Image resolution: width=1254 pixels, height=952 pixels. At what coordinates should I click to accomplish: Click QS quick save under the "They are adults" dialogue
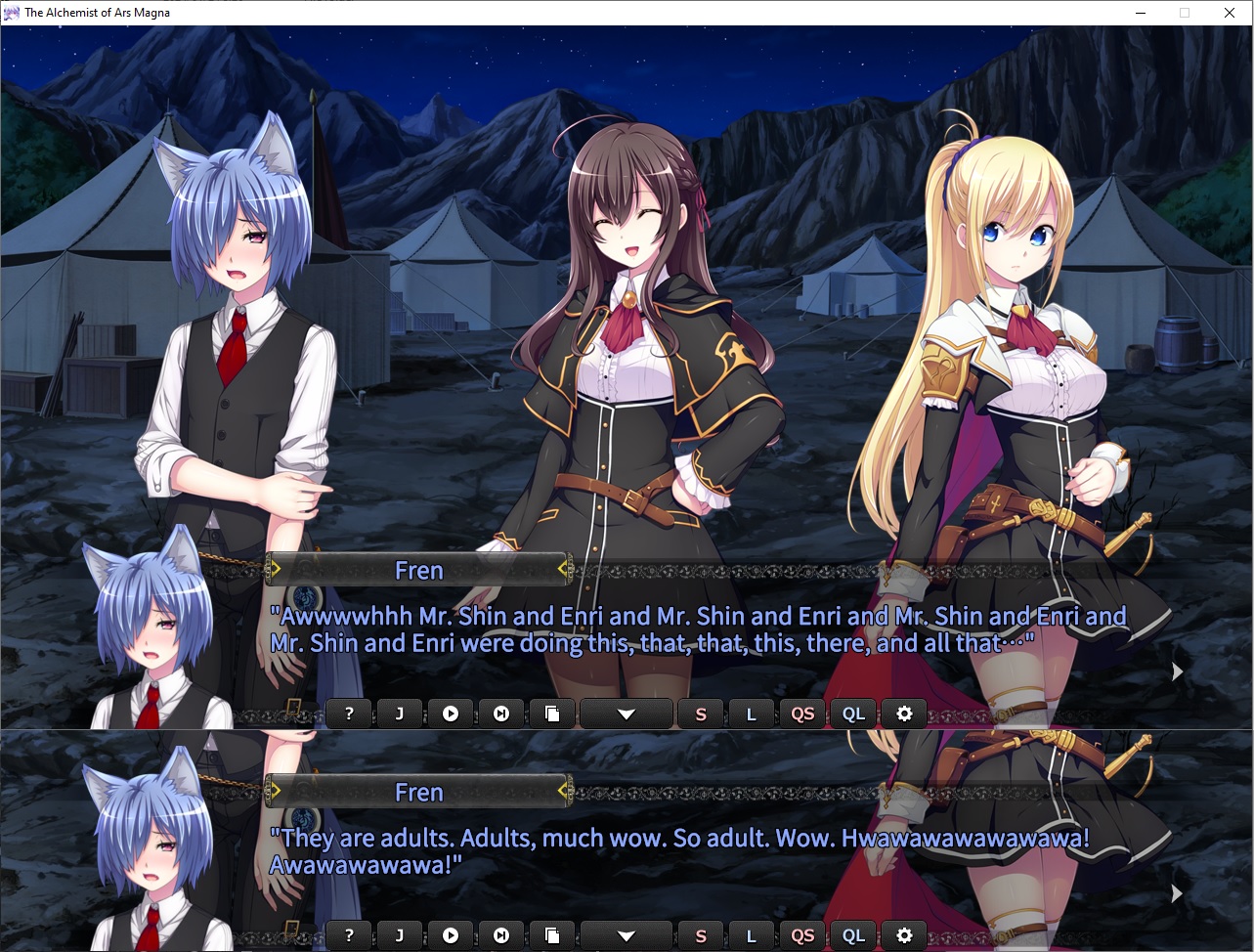[x=802, y=935]
